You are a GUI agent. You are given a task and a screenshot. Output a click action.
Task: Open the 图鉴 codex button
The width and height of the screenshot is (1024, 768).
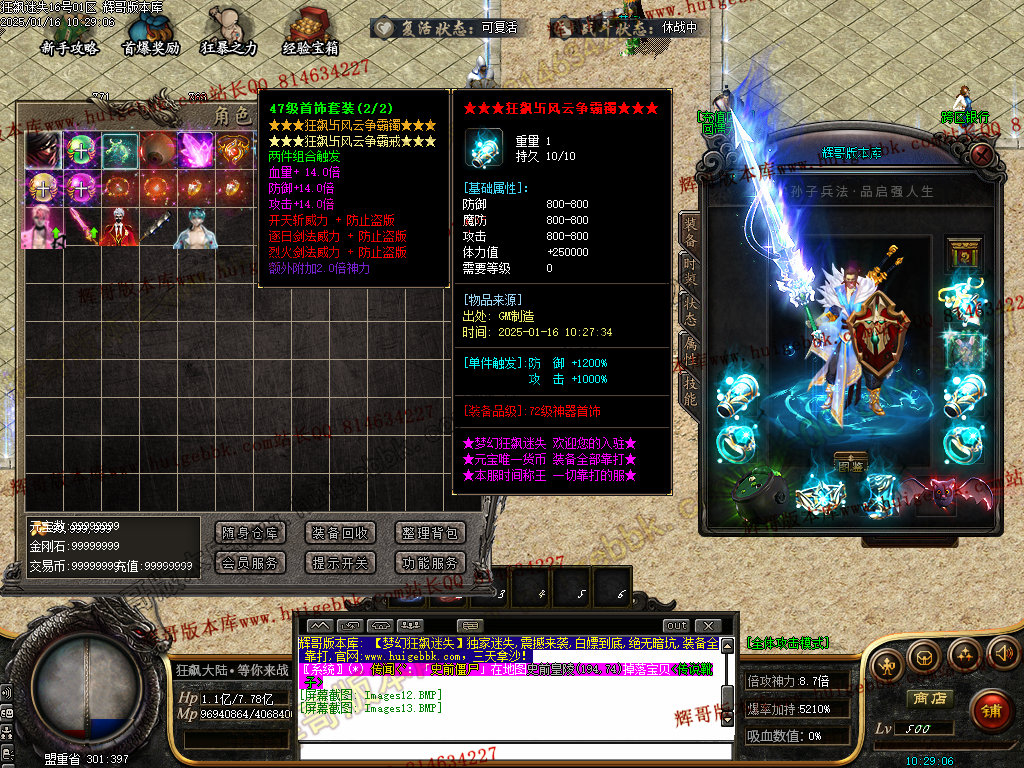pos(850,462)
